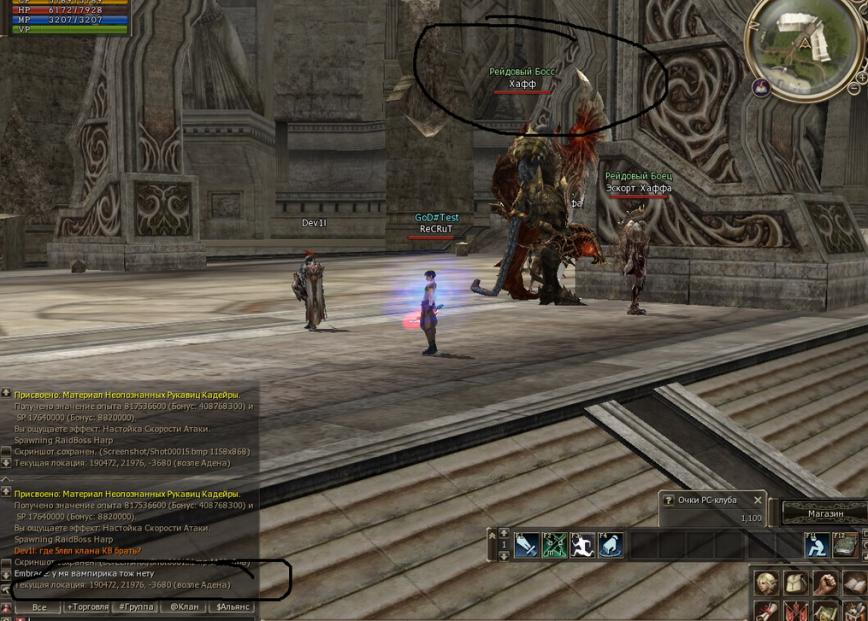Use the F4 pick-up hand action
The height and width of the screenshot is (621, 868).
(x=610, y=545)
